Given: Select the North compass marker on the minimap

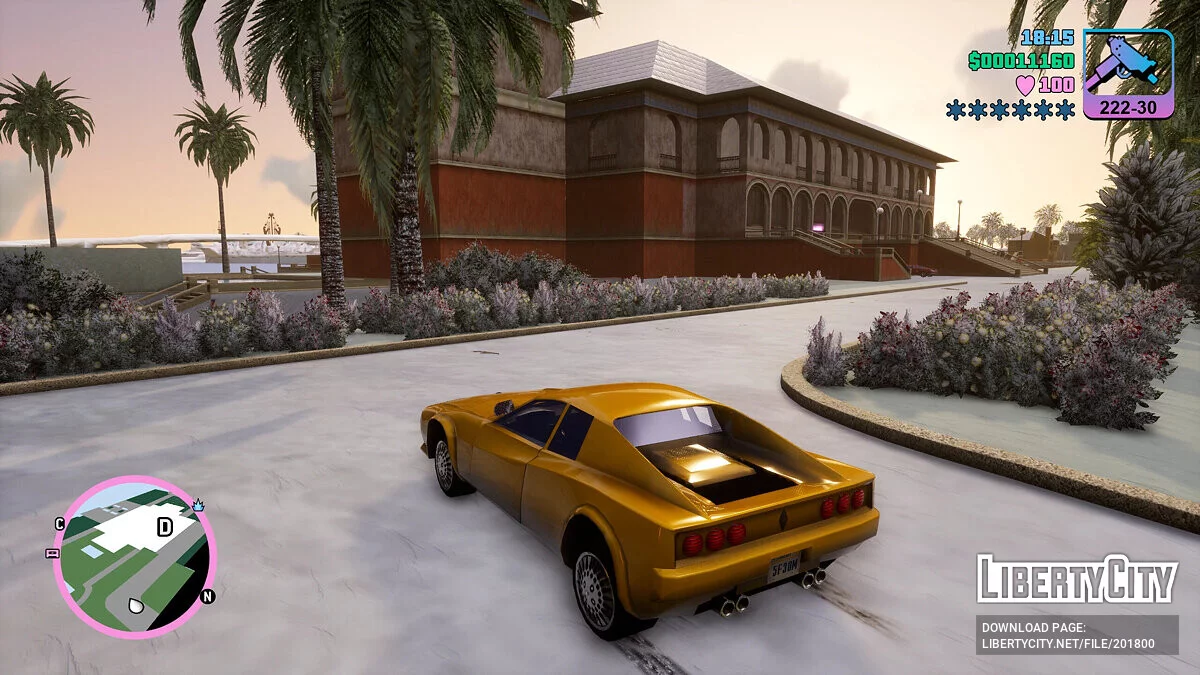Looking at the screenshot, I should (208, 597).
